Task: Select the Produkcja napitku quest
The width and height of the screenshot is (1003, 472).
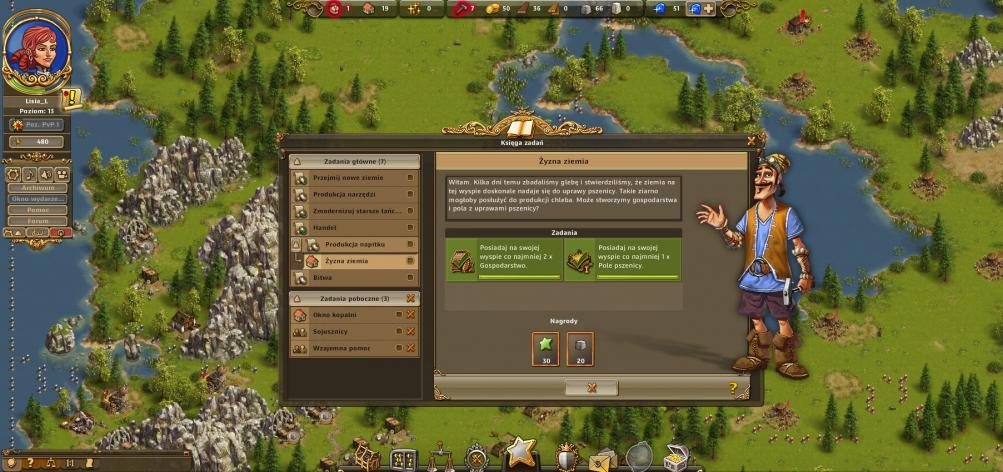Action: click(x=354, y=244)
